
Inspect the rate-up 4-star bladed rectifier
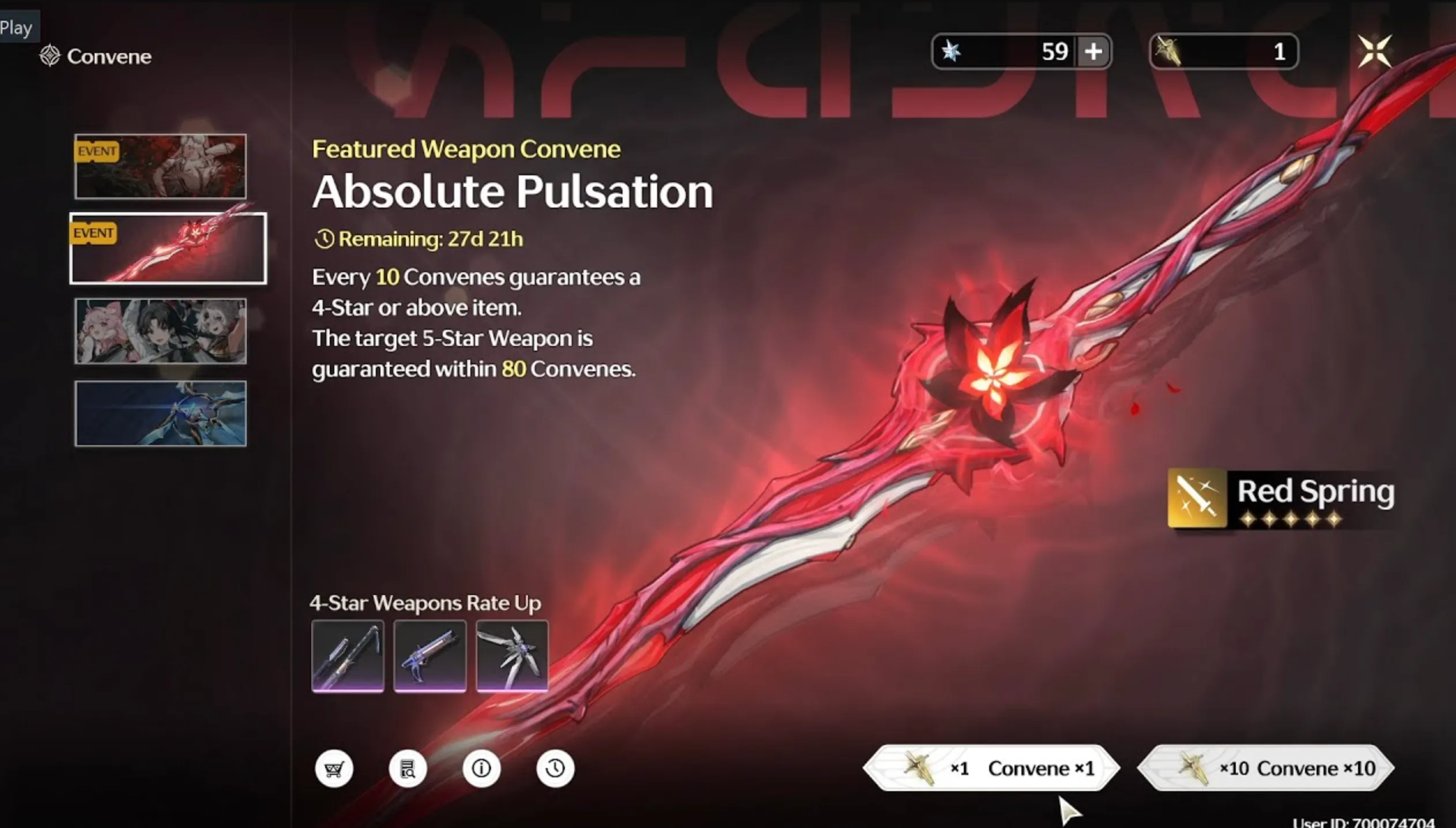pyautogui.click(x=512, y=656)
